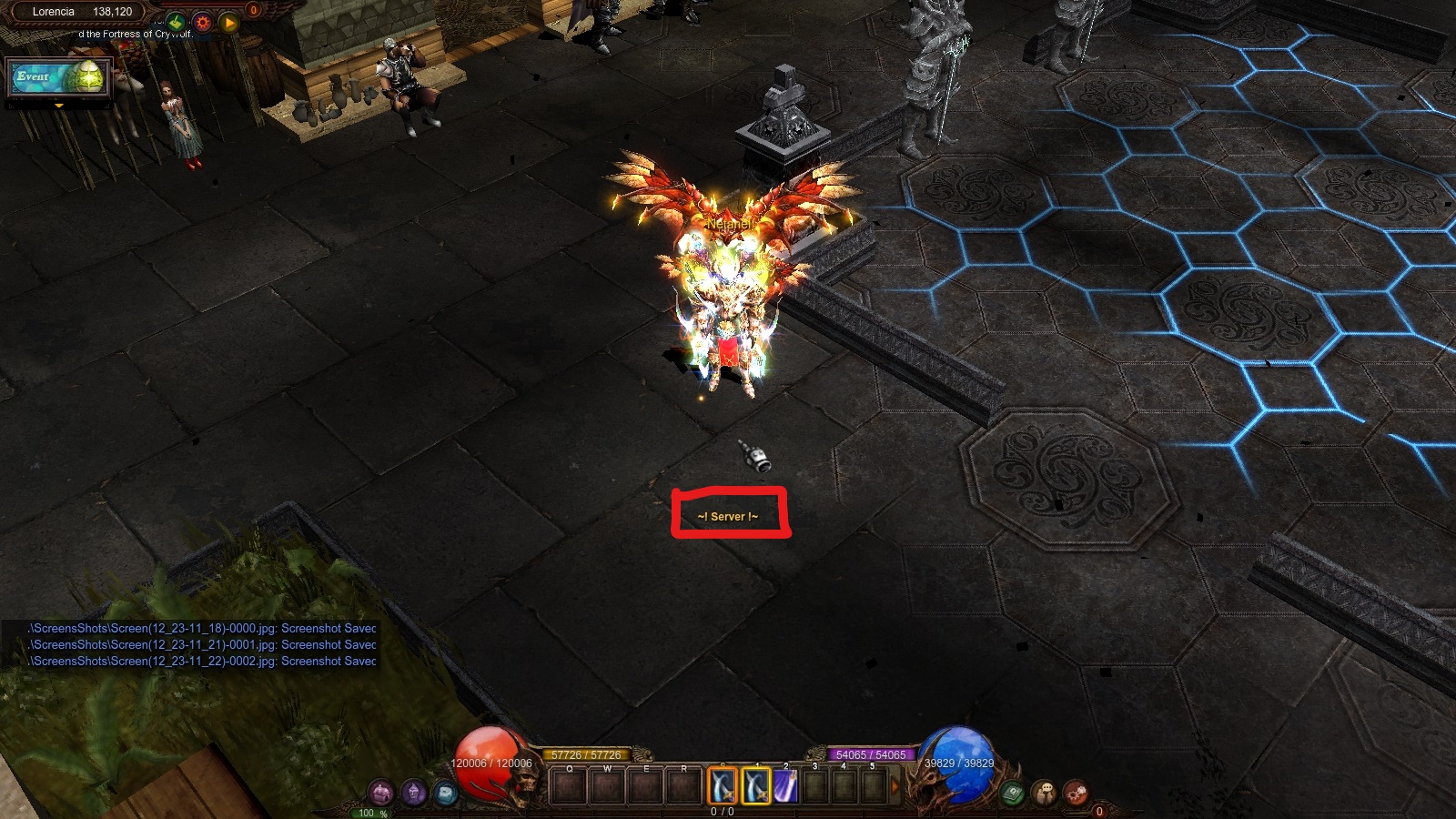This screenshot has height=819, width=1456.
Task: Select the orange-framed blade skill slot
Action: click(x=723, y=786)
